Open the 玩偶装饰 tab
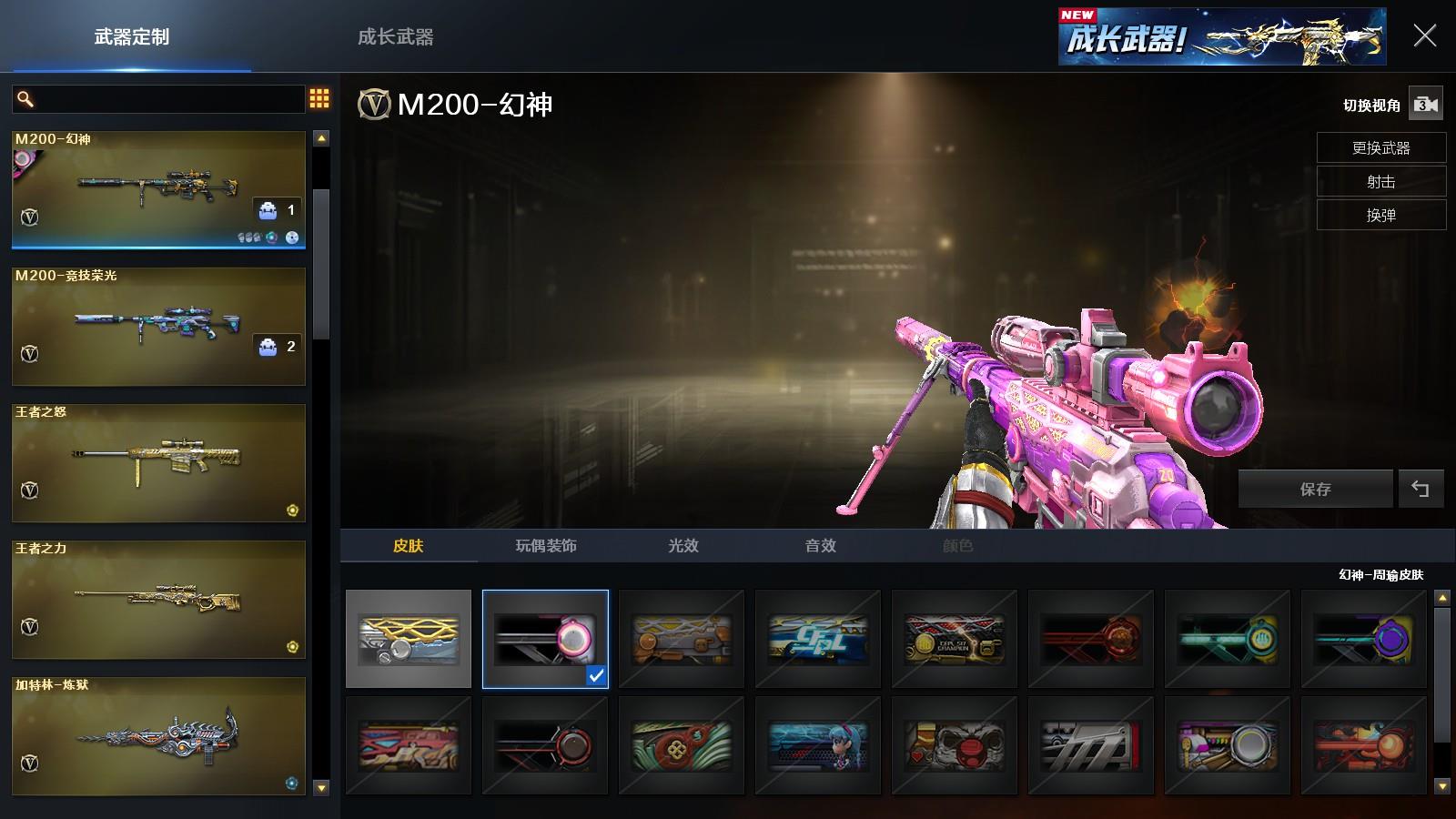Viewport: 1456px width, 819px height. point(546,545)
